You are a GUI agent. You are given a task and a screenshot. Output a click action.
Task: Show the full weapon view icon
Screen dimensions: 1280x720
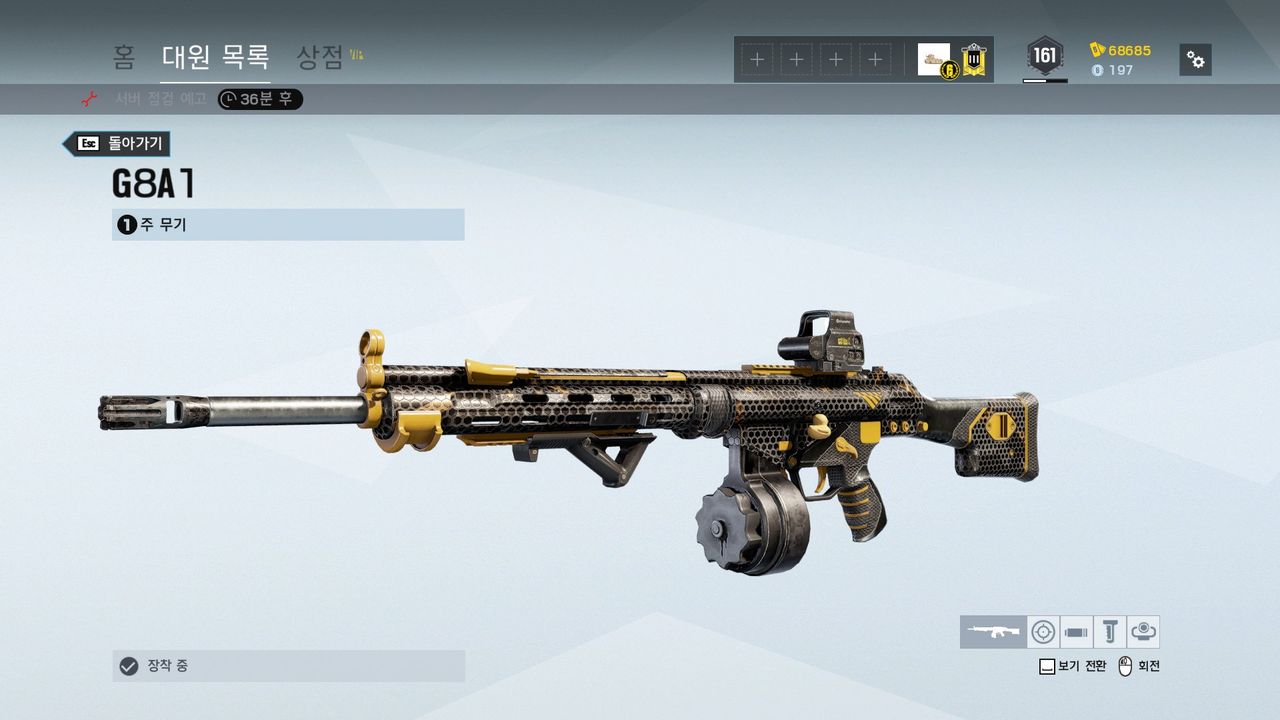(993, 632)
